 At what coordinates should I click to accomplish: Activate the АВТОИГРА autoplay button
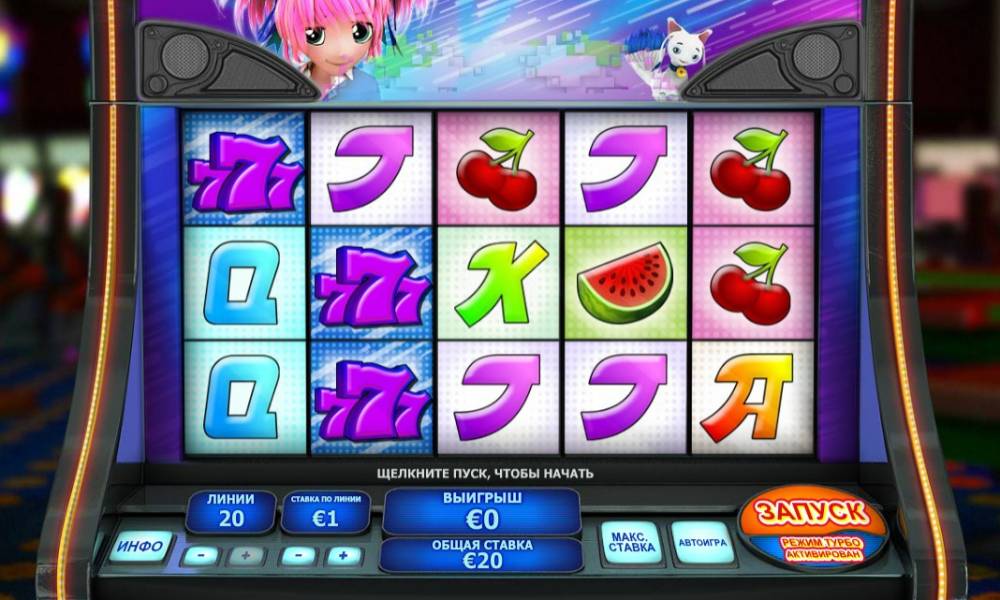(x=702, y=544)
